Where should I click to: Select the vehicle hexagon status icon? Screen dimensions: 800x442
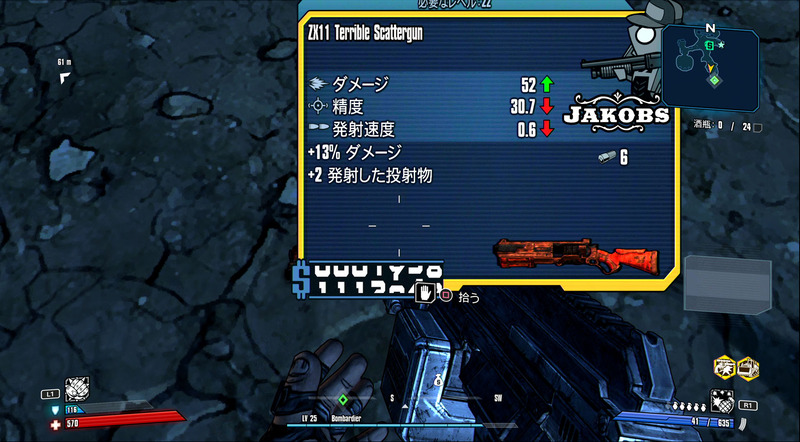point(747,368)
